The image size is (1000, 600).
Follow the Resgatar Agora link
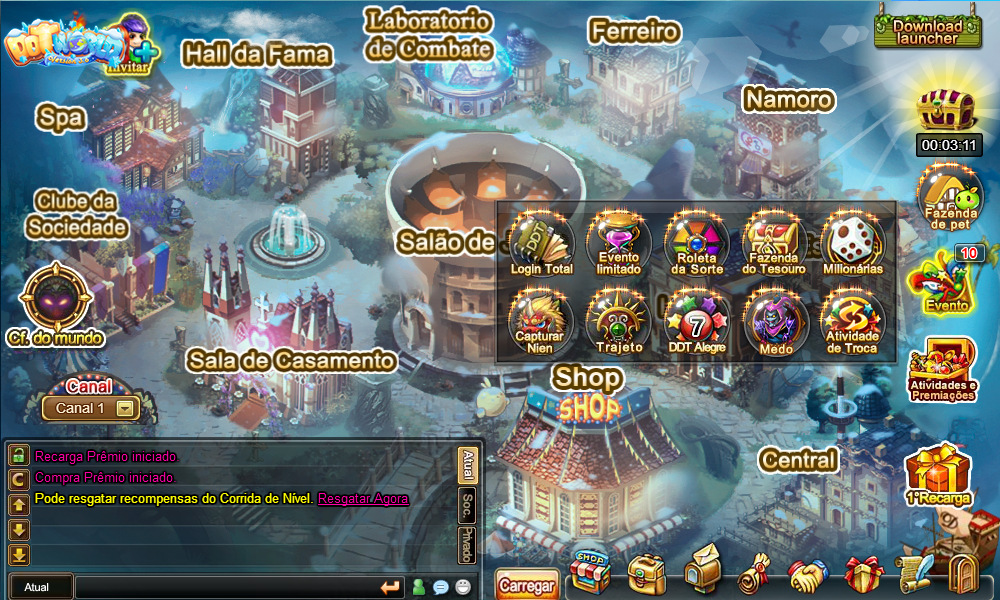363,498
